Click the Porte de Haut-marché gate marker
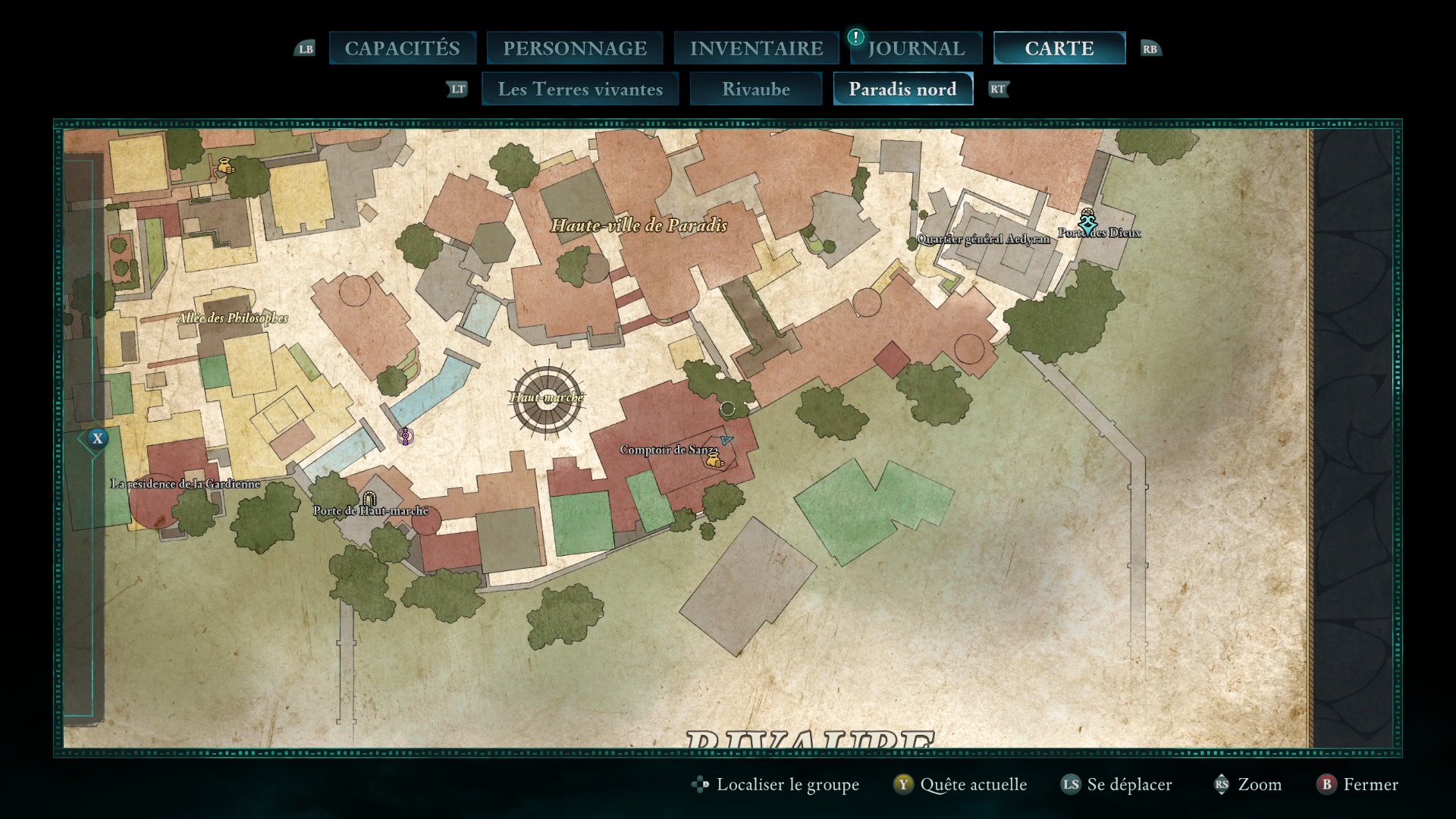Image resolution: width=1456 pixels, height=819 pixels. click(369, 498)
